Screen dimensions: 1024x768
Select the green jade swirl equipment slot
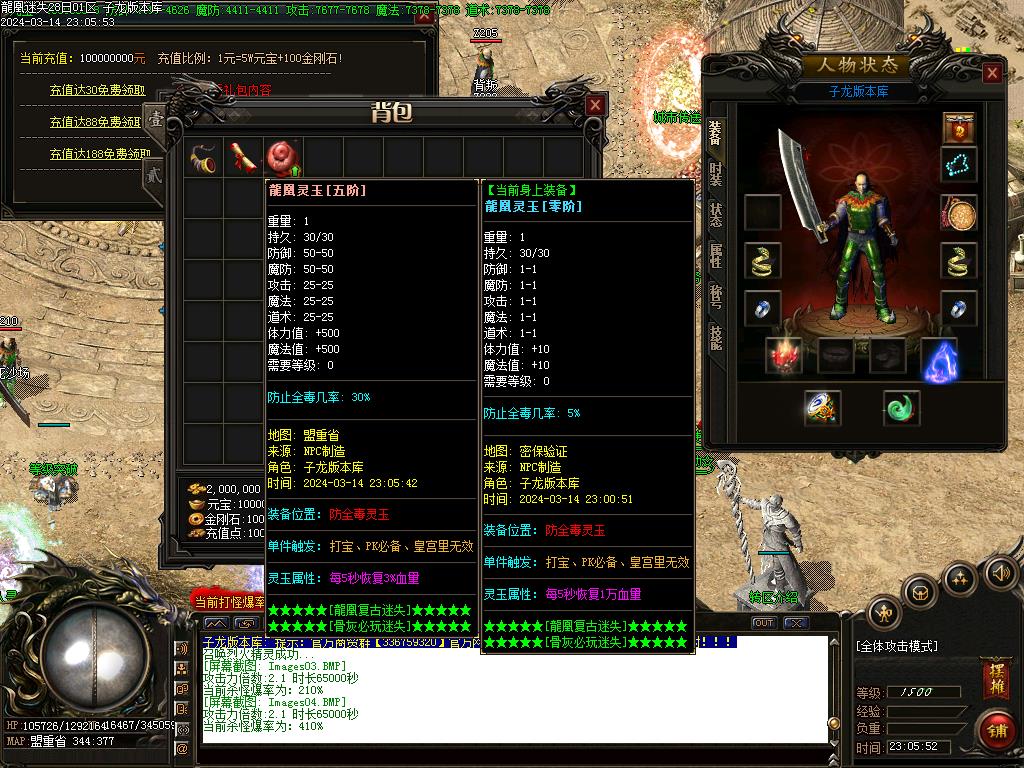pyautogui.click(x=901, y=408)
